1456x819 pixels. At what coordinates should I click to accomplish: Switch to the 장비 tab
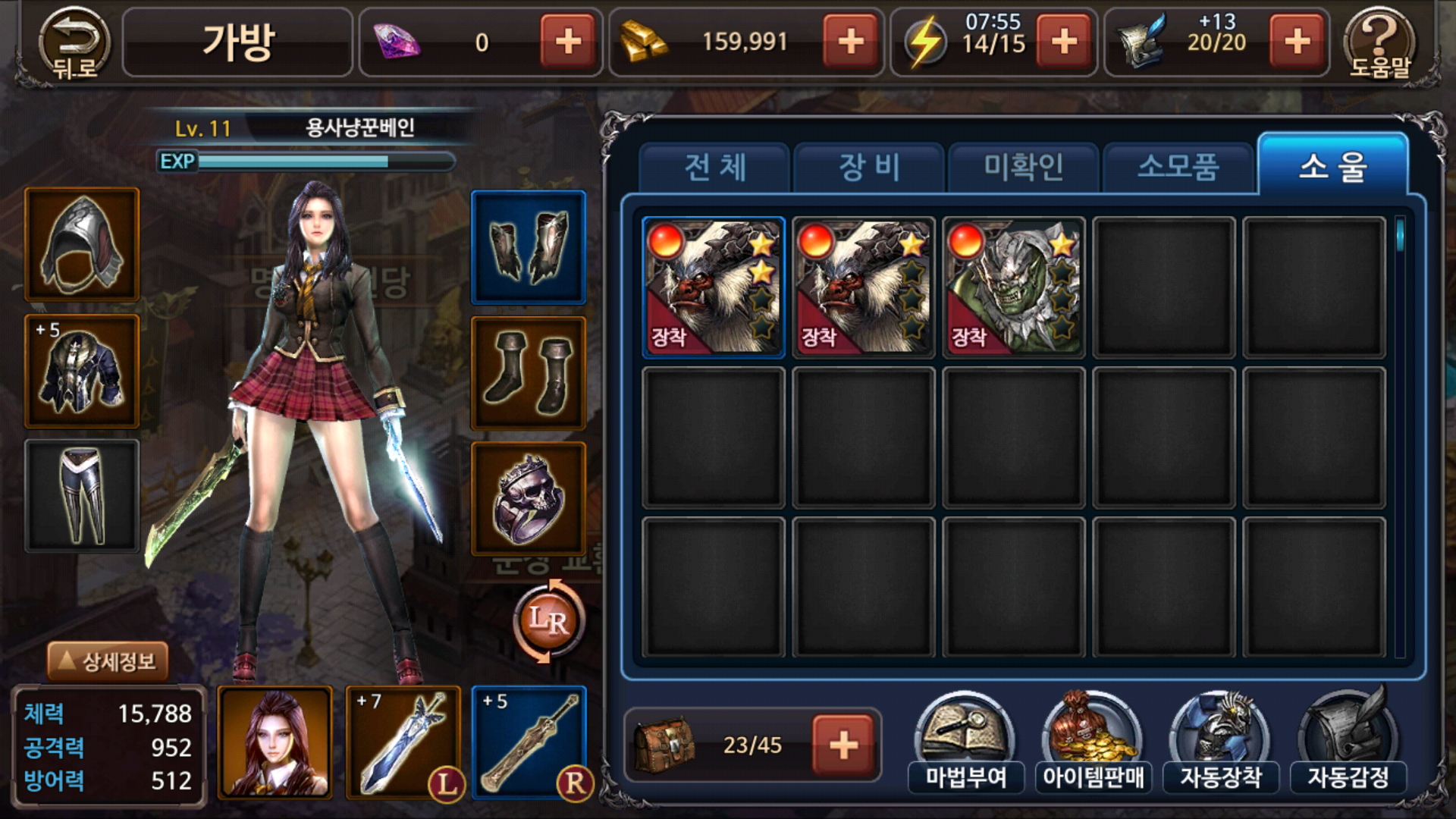tap(869, 167)
